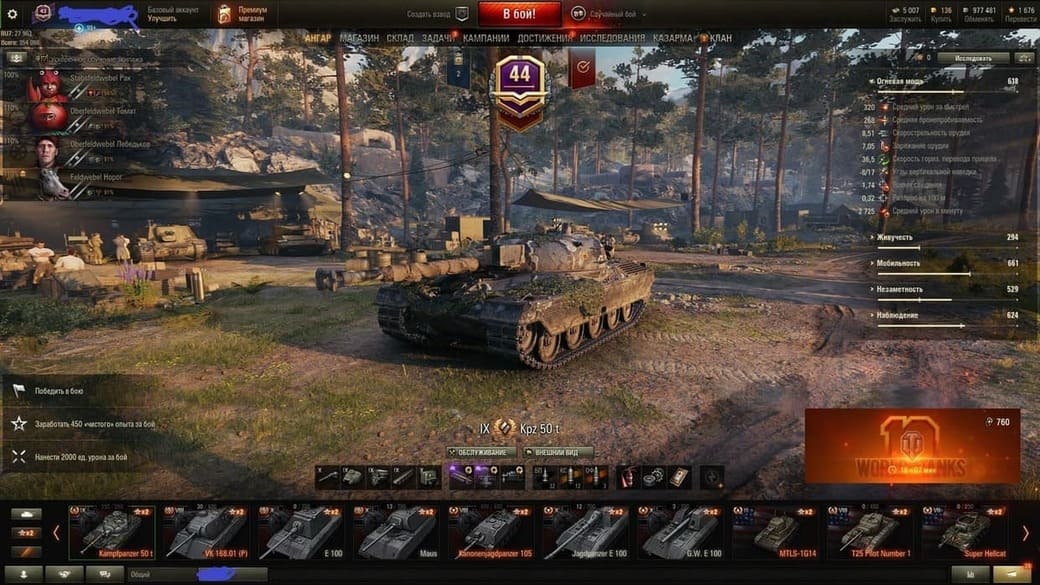Viewport: 1040px width, 585px height.
Task: Create a platoon
Action: coord(438,15)
